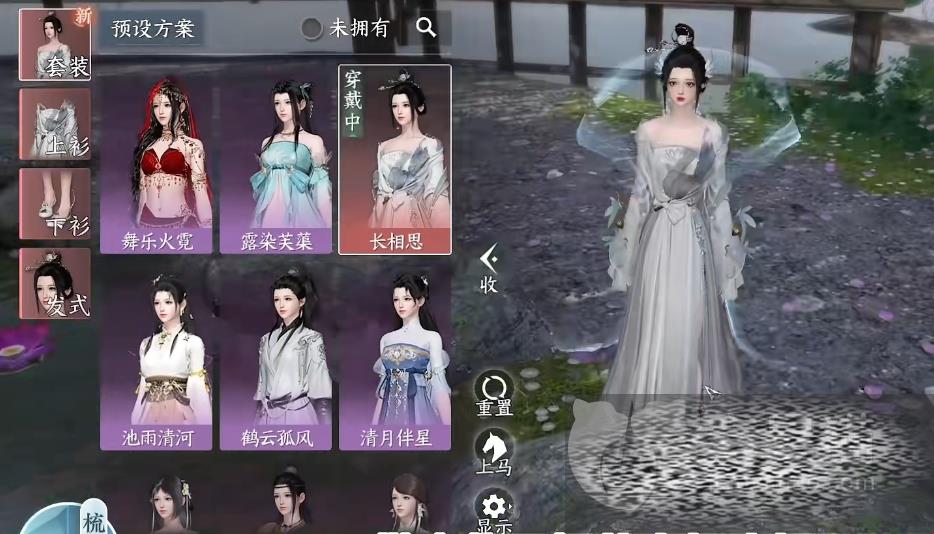
Task: Pick the 清月伴星 blue outfit
Action: point(395,360)
